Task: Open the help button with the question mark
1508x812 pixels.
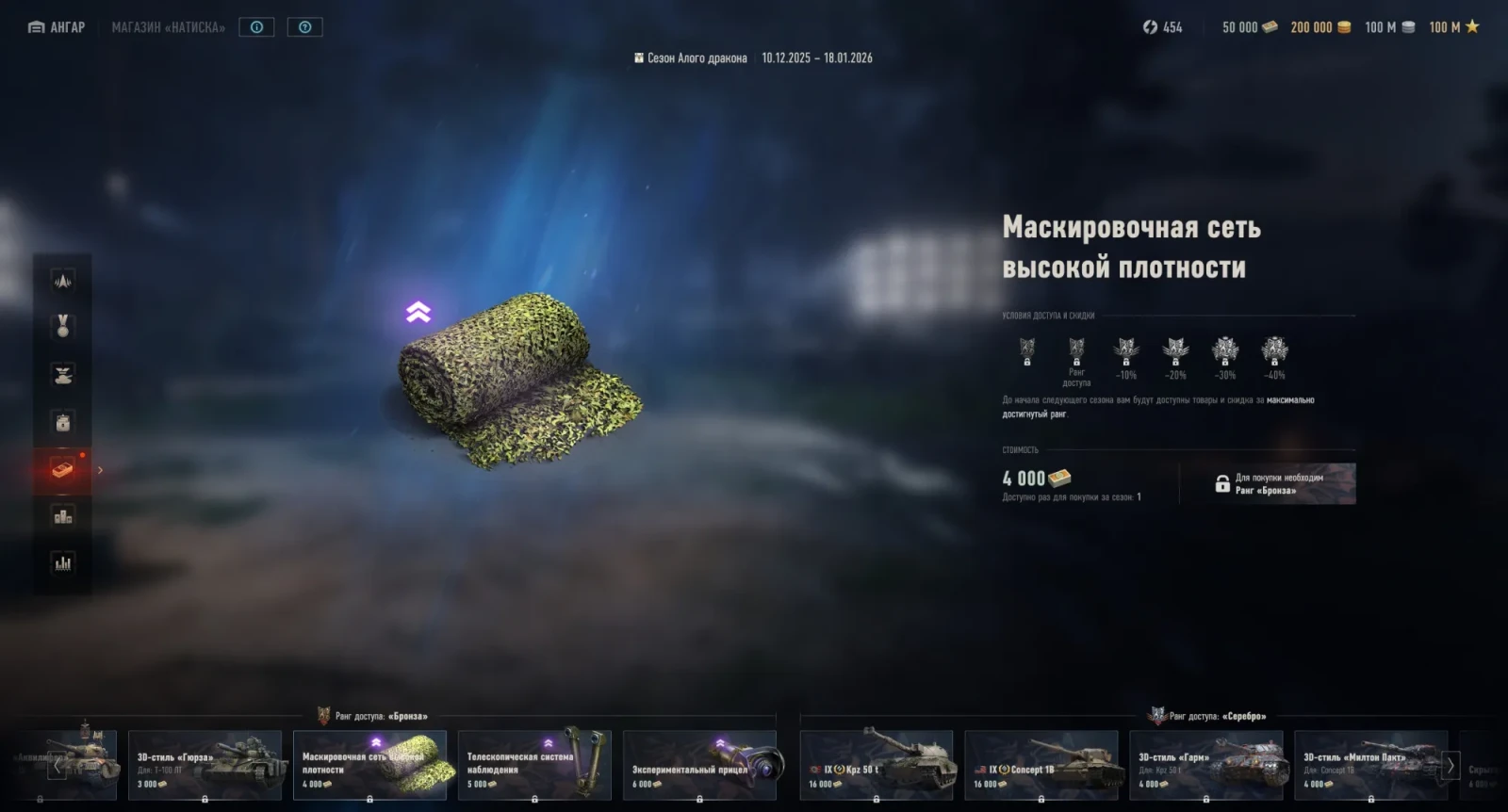Action: click(x=304, y=27)
